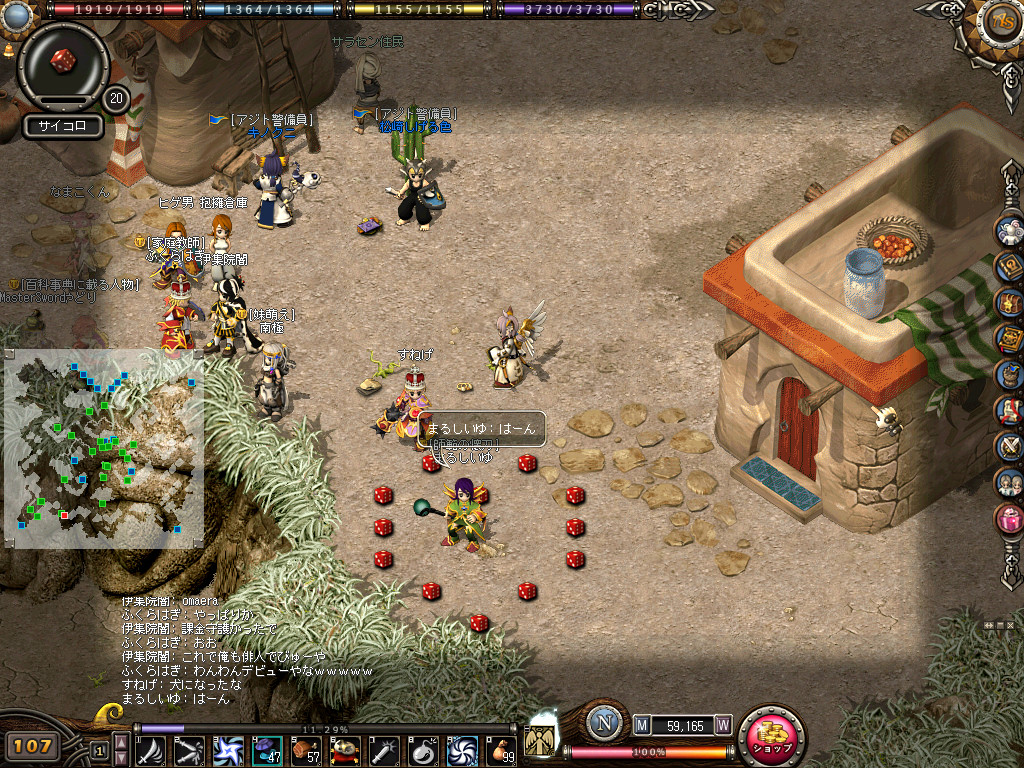Screen dimensions: 1024x768
Task: Click the round N compass button
Action: (x=603, y=723)
